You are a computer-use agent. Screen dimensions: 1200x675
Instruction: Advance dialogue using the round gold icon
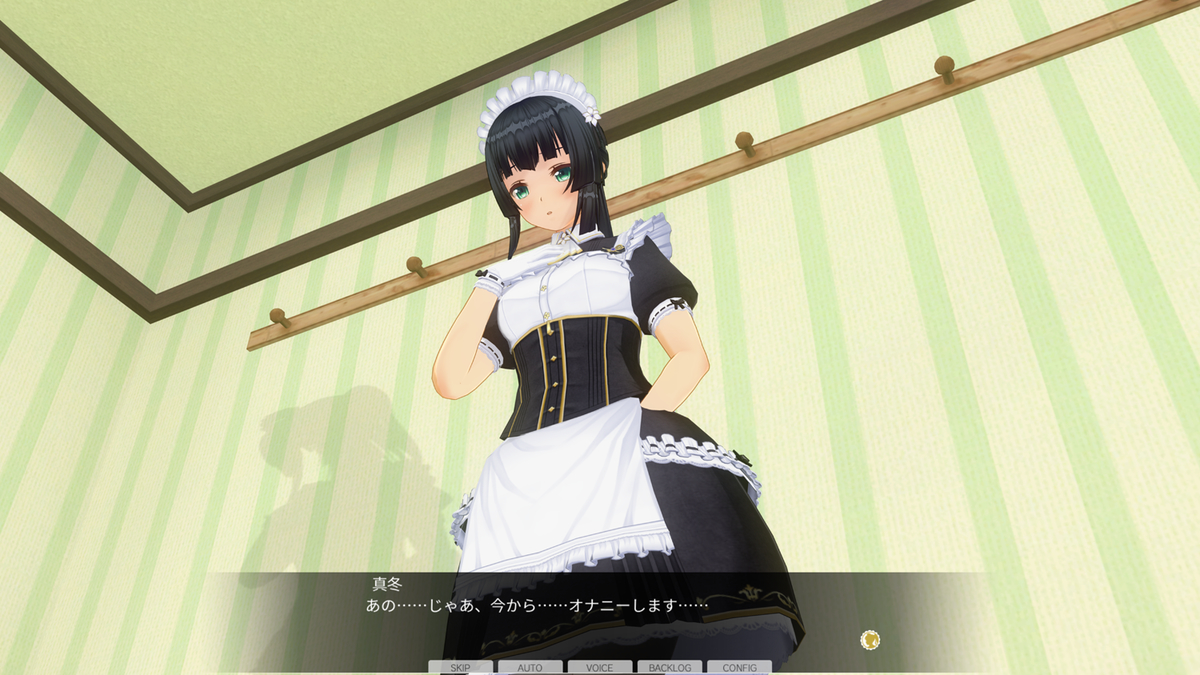(x=870, y=640)
